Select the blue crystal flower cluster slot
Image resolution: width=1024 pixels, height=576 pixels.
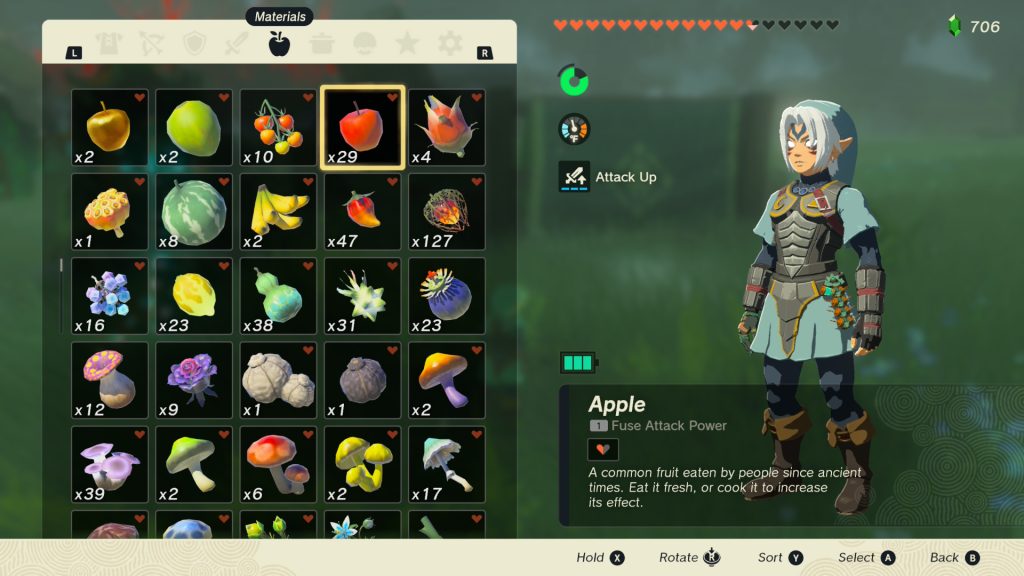point(110,295)
